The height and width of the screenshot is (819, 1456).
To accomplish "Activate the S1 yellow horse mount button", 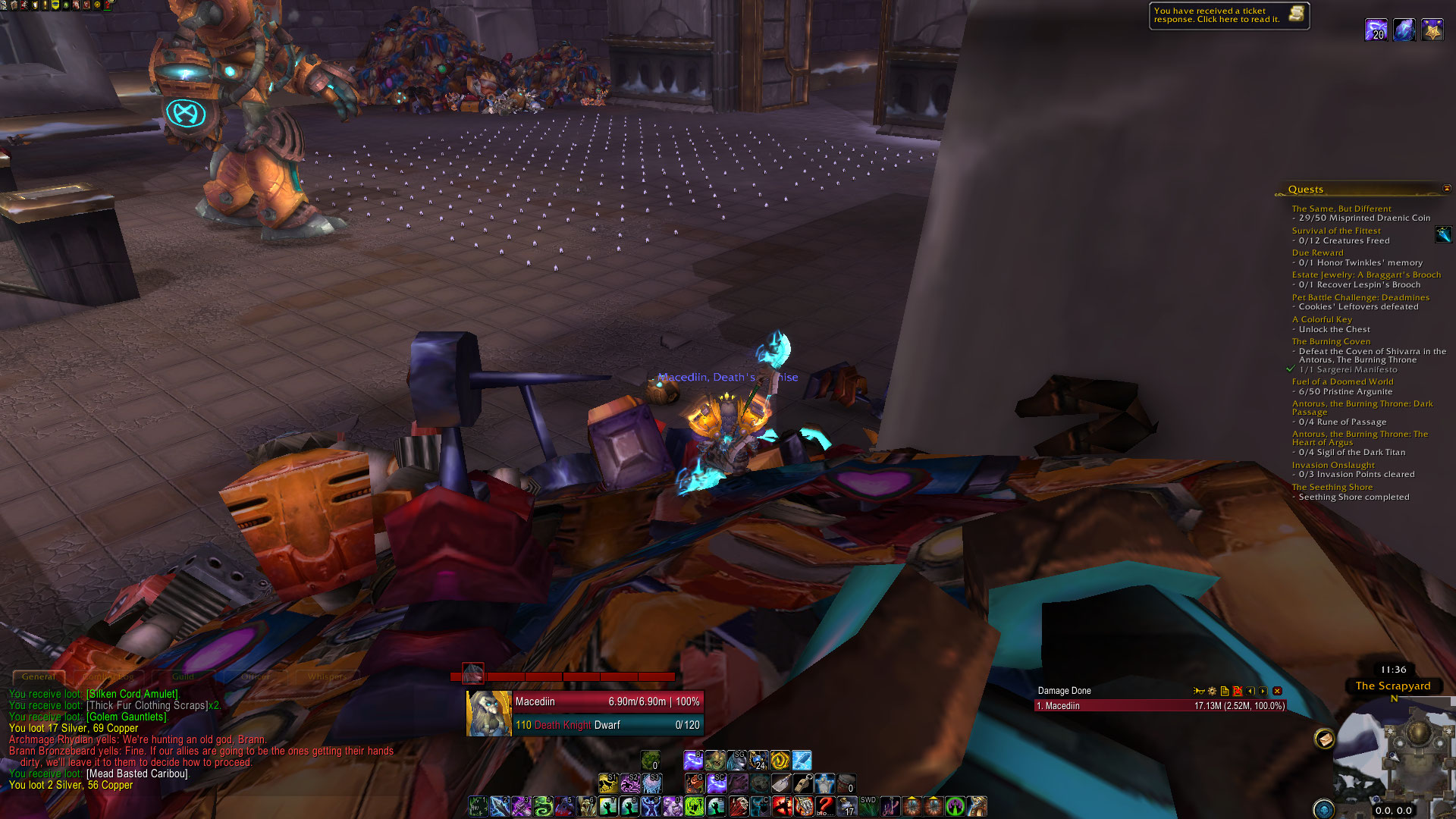I will pos(607,783).
